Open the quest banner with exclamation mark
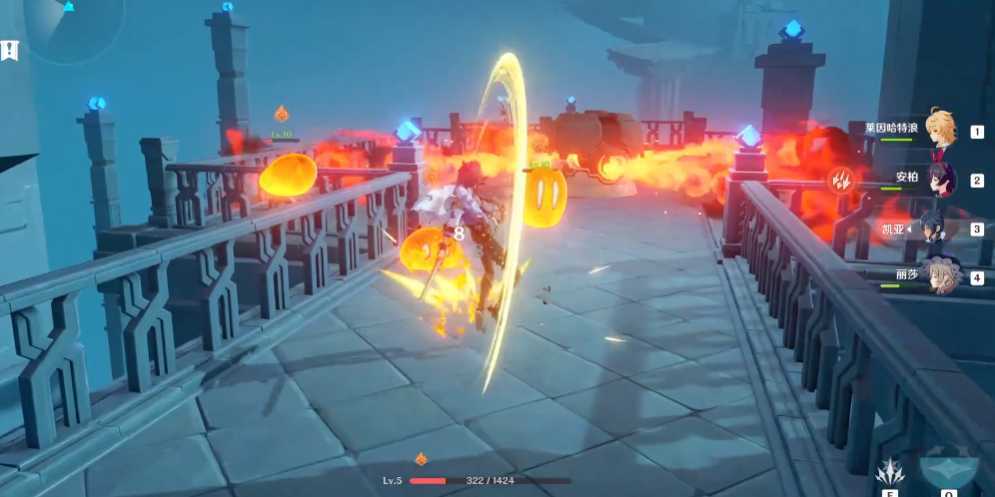The width and height of the screenshot is (995, 497). click(x=10, y=49)
